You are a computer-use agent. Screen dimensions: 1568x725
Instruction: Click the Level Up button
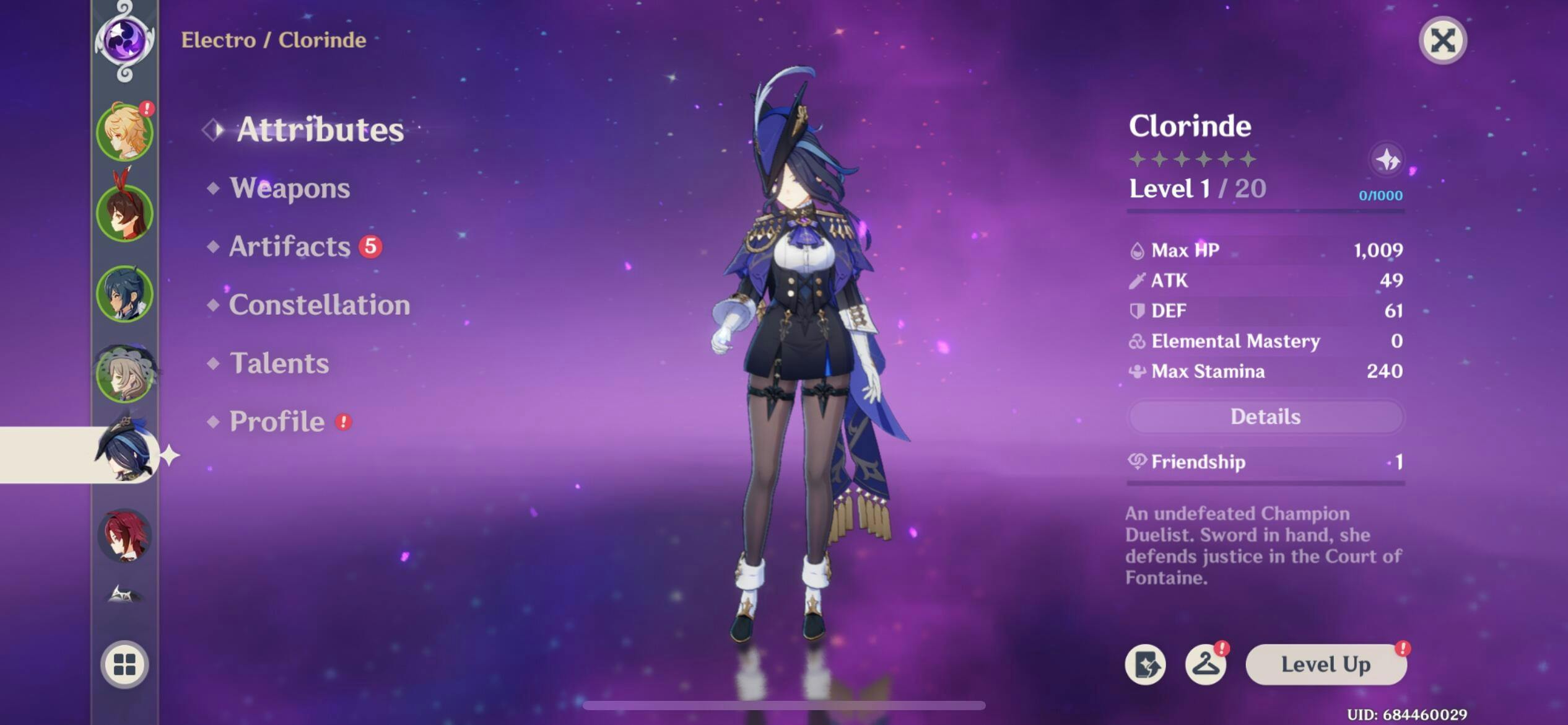[1325, 664]
